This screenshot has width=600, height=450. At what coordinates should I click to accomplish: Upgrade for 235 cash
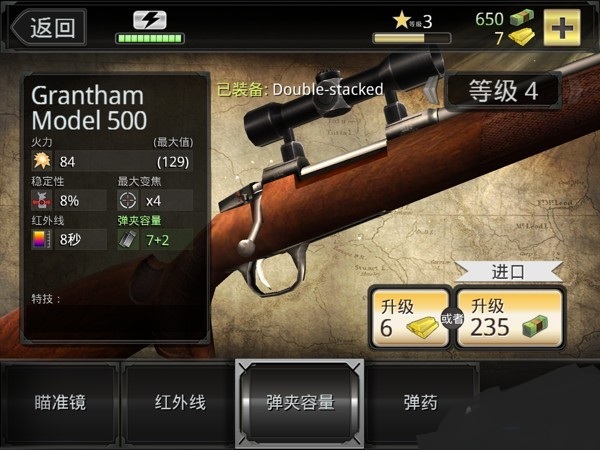pos(508,318)
